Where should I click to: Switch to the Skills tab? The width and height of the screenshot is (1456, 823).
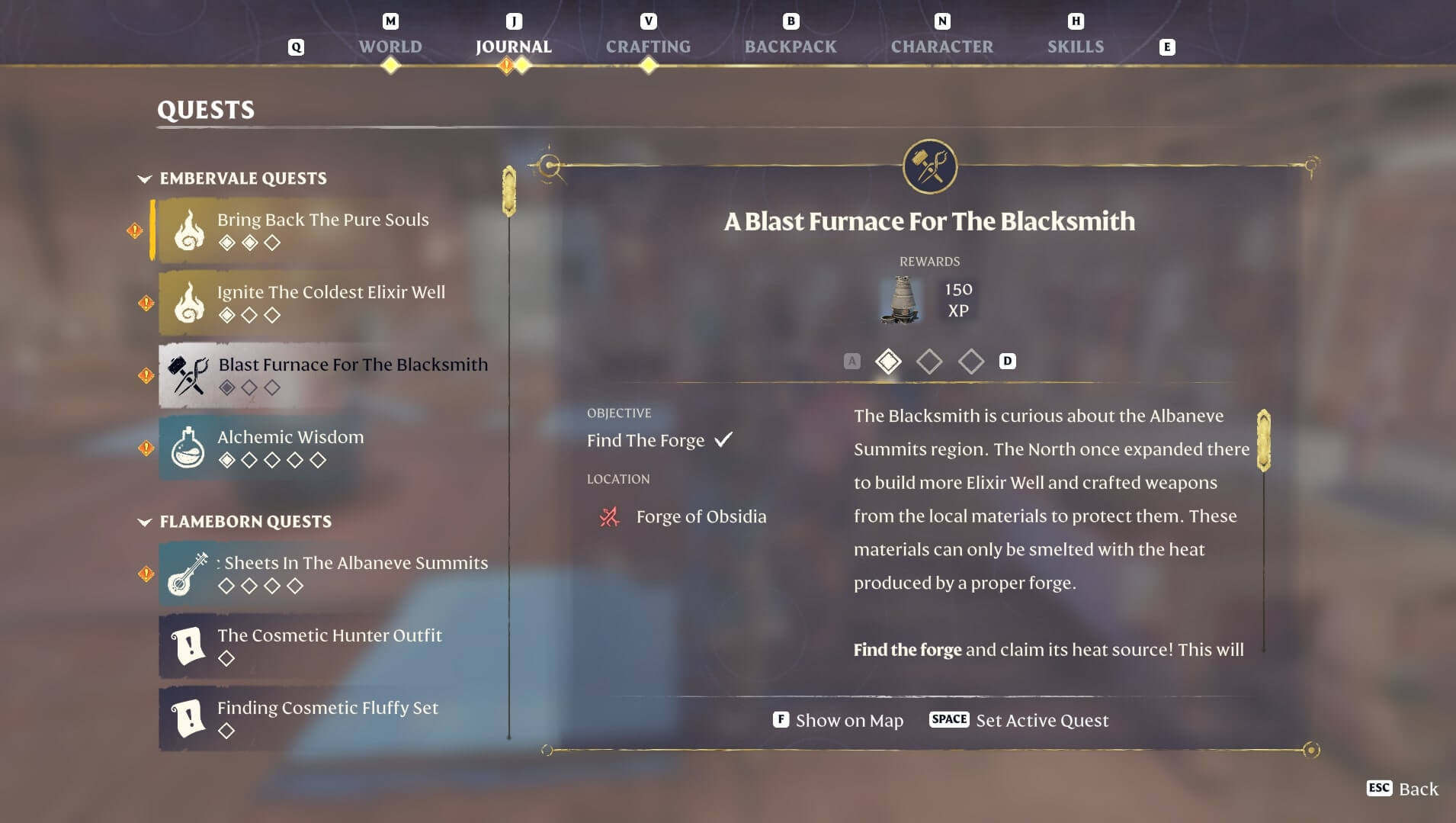tap(1075, 47)
